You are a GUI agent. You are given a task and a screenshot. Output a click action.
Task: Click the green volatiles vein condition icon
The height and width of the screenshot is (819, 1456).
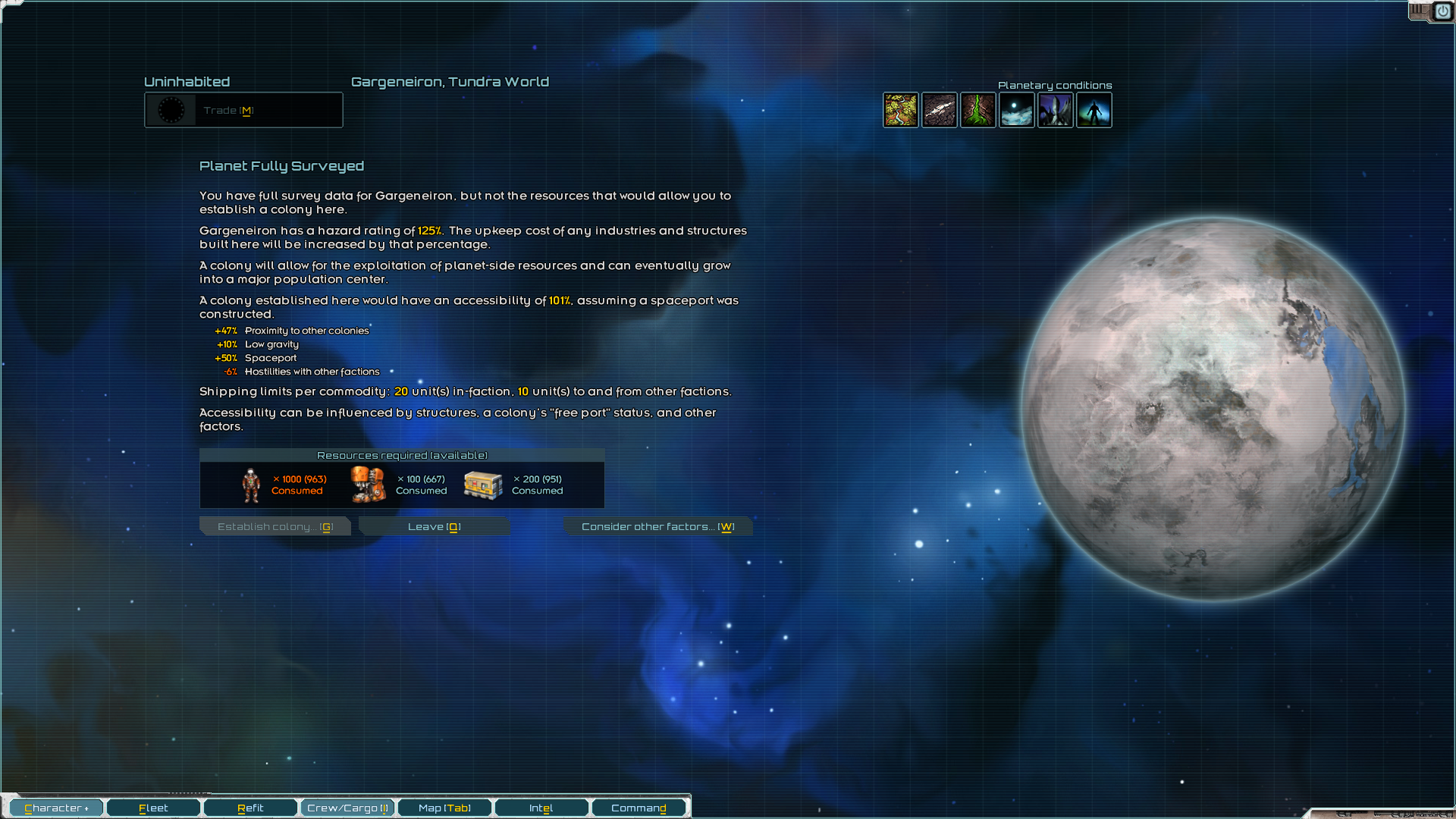[x=978, y=110]
